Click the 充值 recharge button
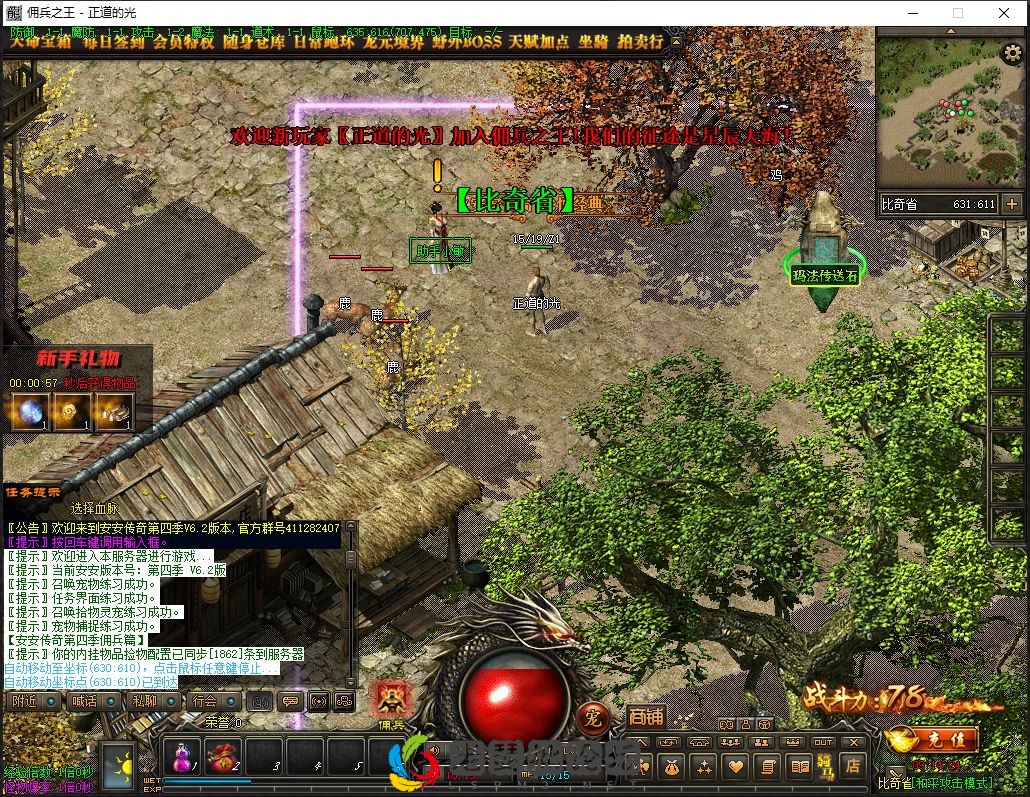Viewport: 1030px width, 797px height. point(932,741)
